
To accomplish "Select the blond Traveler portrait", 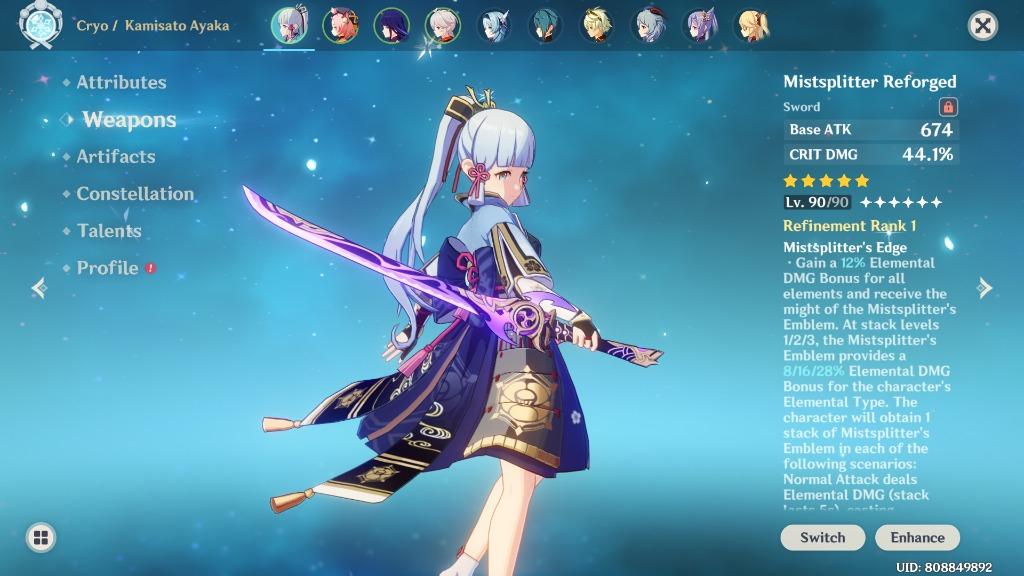I will pos(598,26).
